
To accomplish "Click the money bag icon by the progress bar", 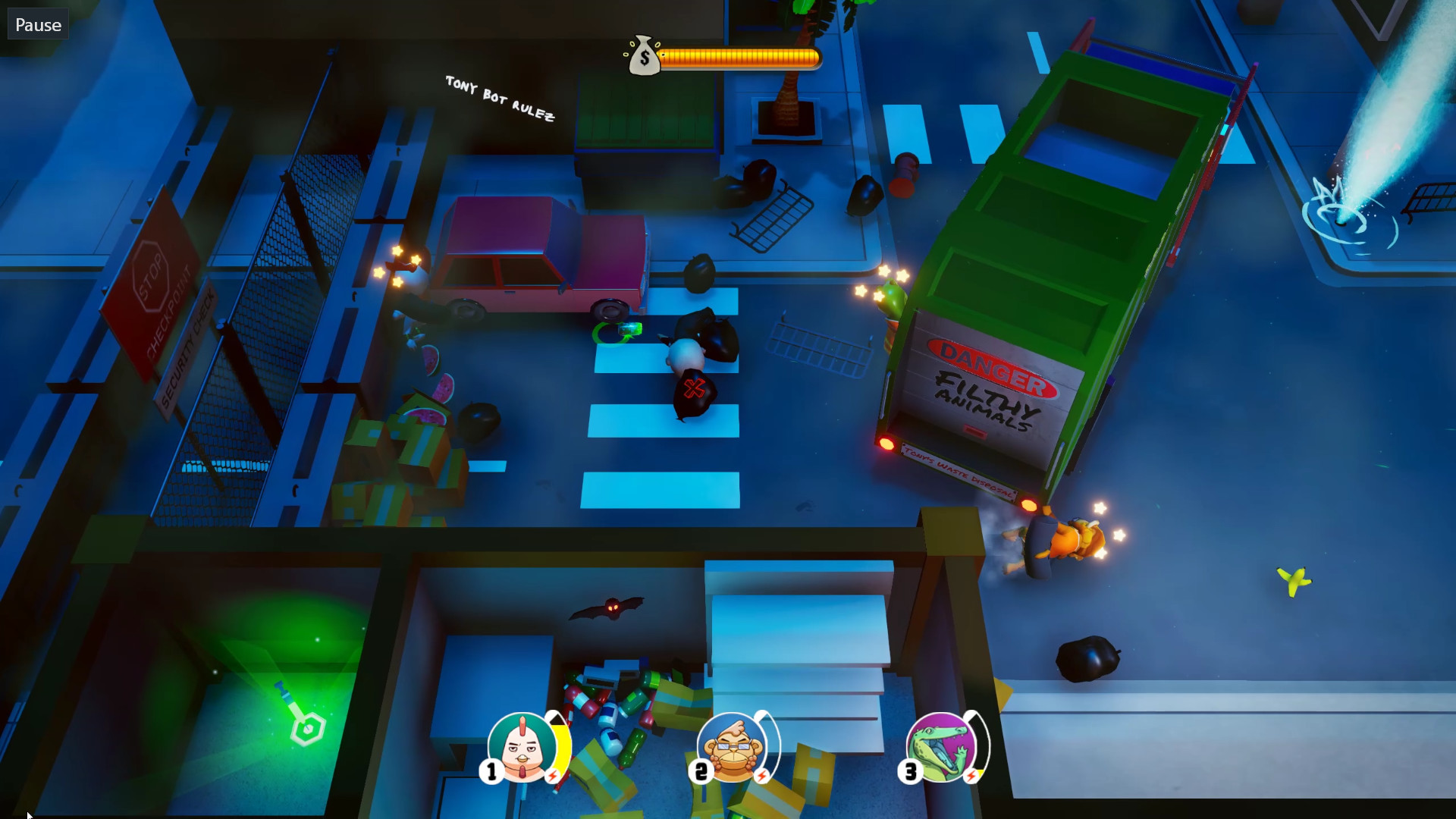I will click(644, 57).
